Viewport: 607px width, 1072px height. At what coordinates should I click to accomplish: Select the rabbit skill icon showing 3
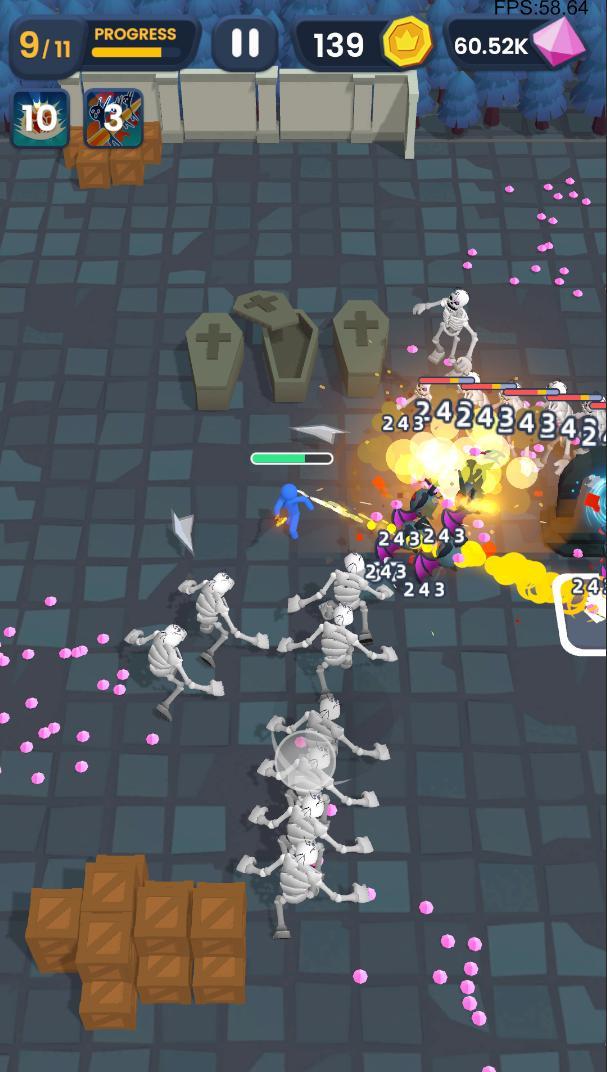[x=113, y=118]
